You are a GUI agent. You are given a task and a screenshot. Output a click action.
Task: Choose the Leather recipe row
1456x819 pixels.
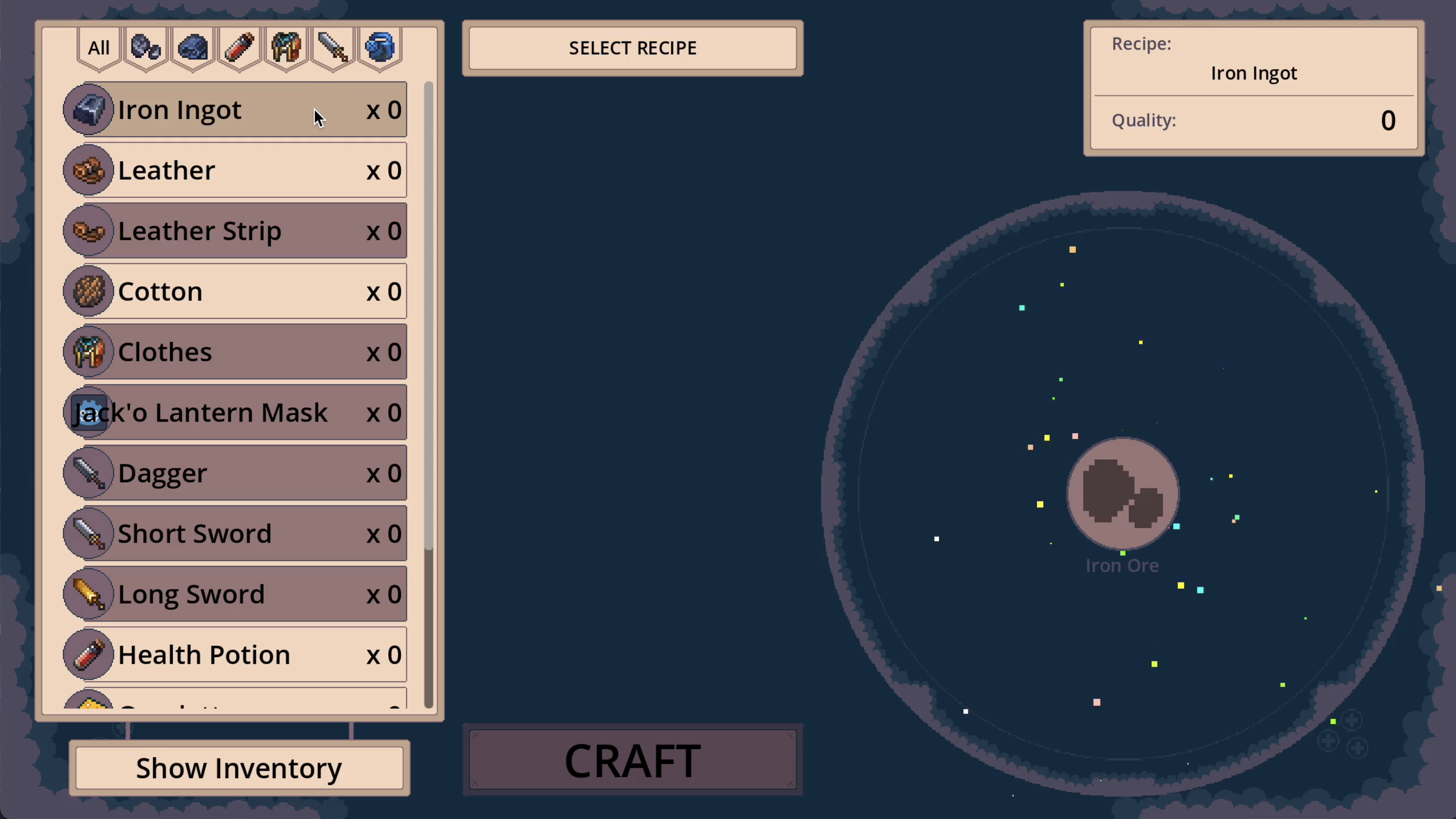tap(235, 170)
